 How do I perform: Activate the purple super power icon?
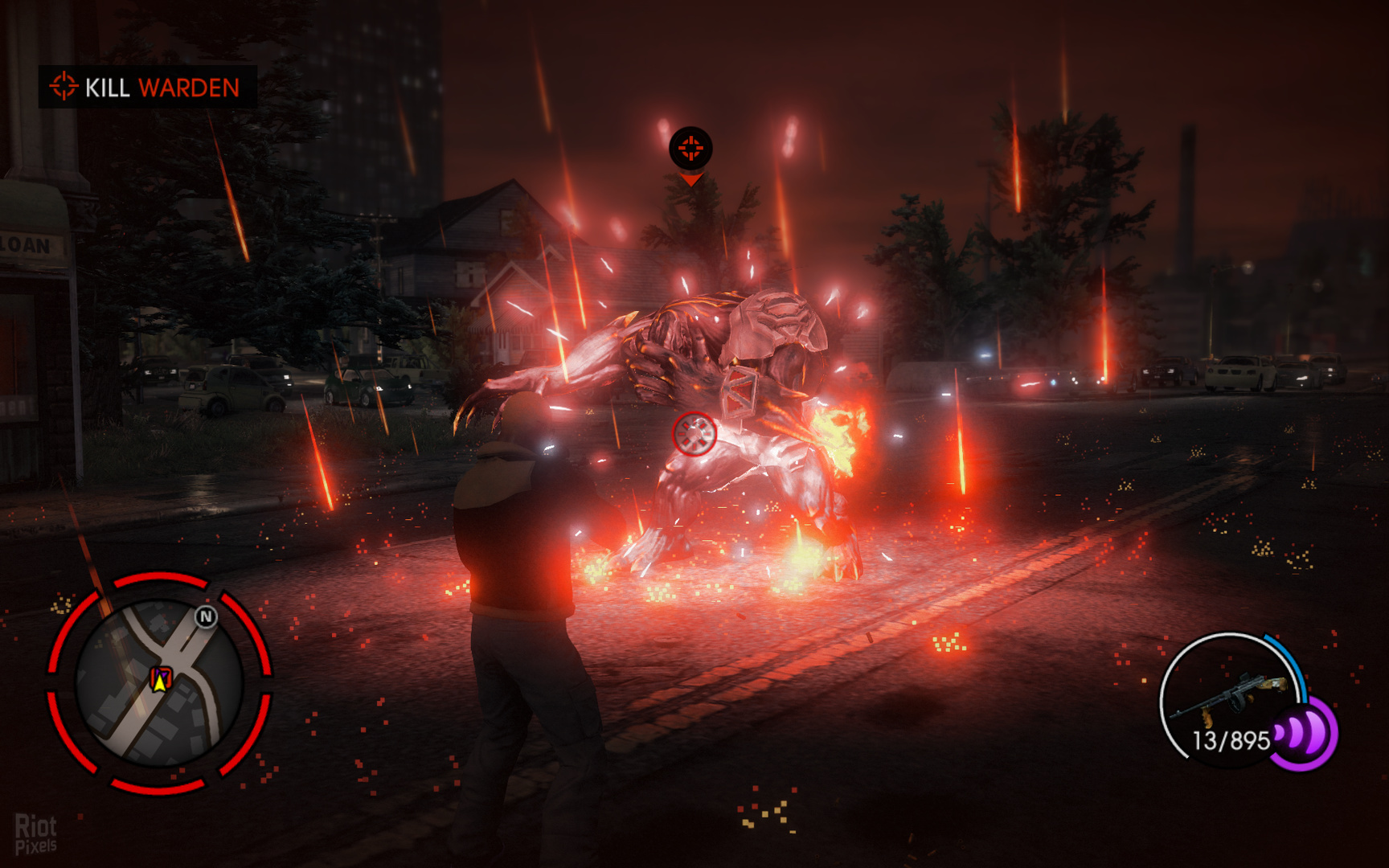(x=1305, y=733)
